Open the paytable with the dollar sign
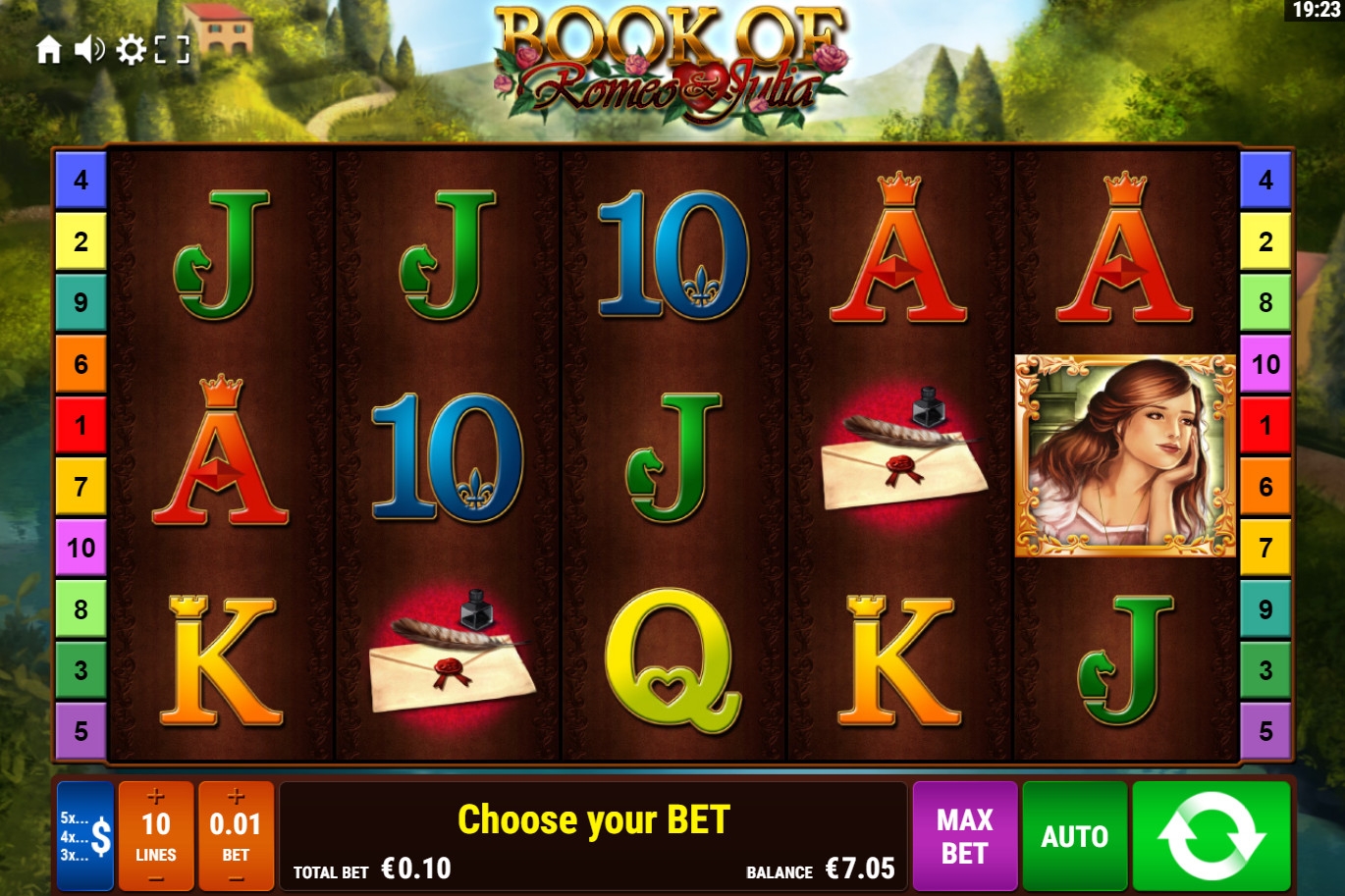 pos(85,836)
